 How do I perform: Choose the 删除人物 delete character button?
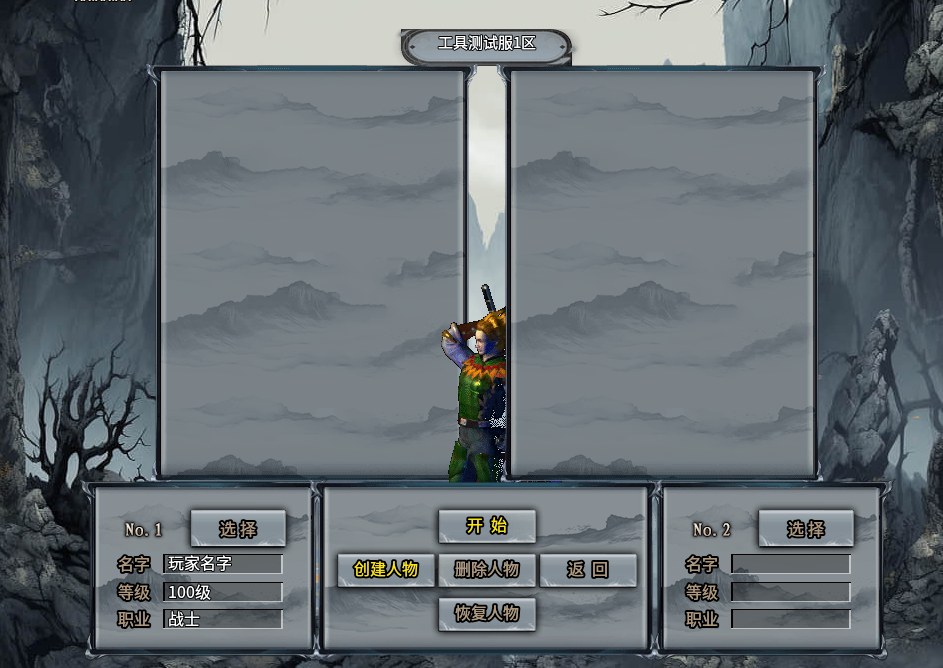pos(487,570)
